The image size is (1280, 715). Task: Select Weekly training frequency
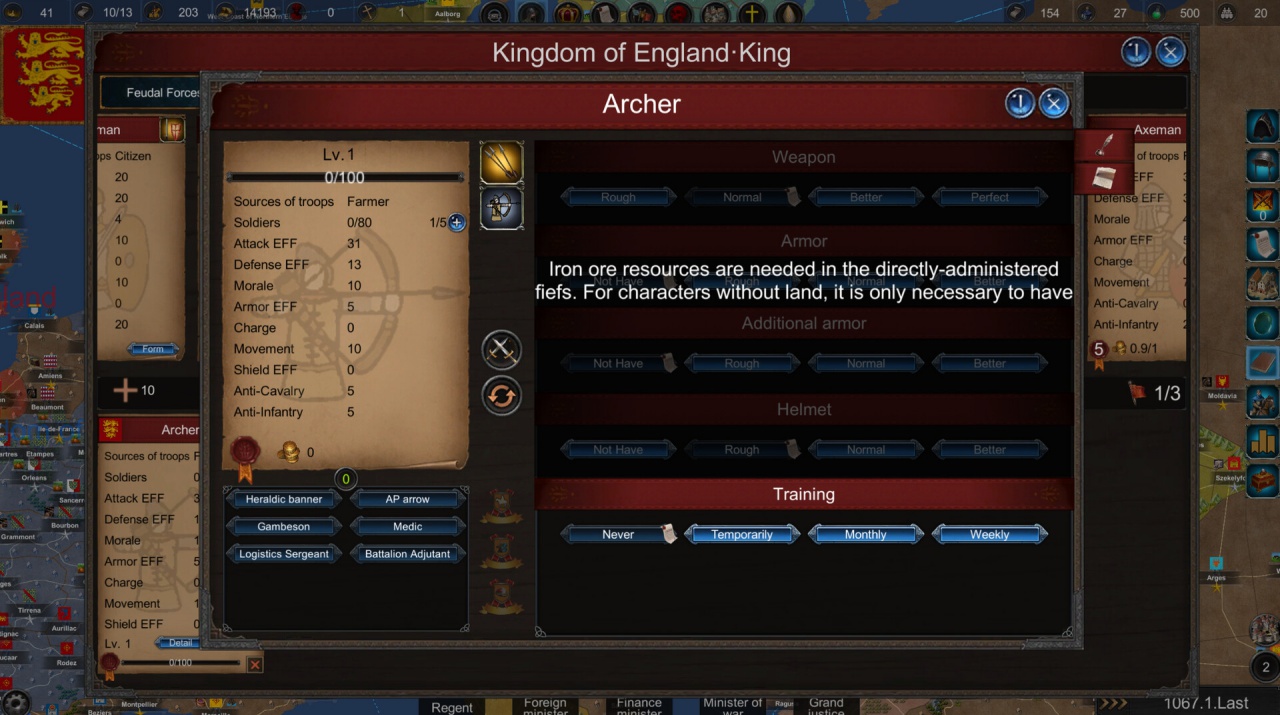click(989, 535)
